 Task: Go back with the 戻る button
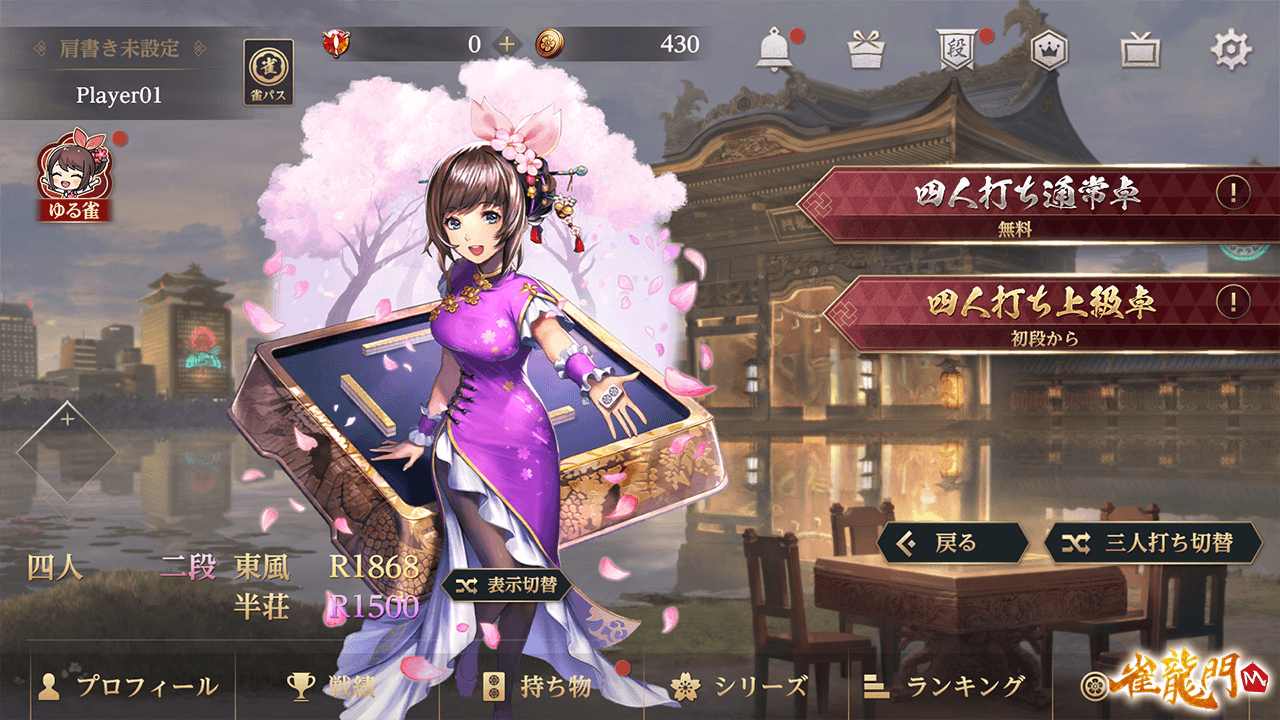click(953, 543)
